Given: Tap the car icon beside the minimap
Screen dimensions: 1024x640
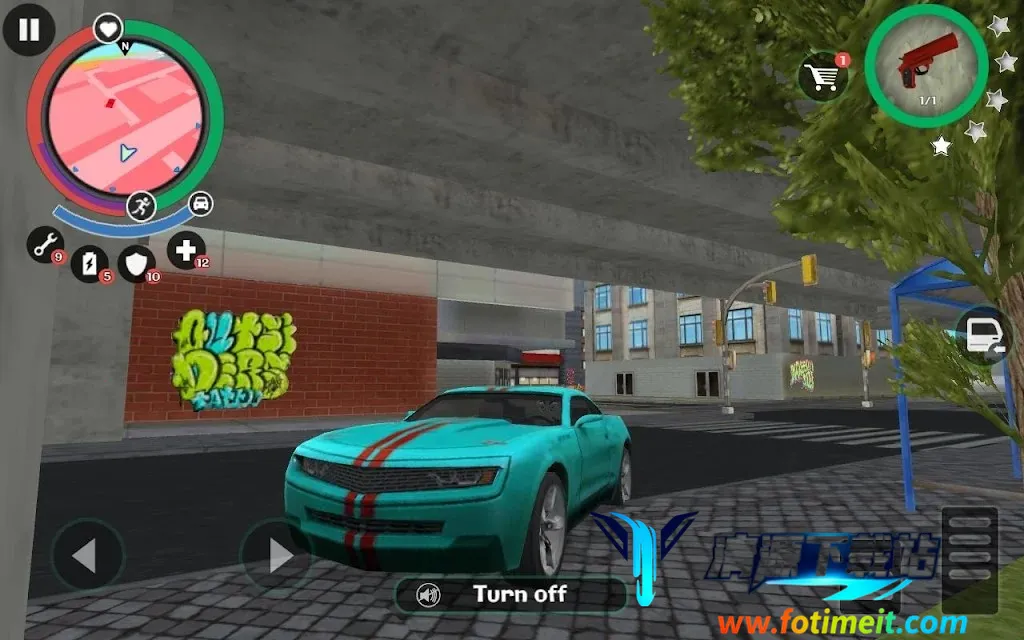Looking at the screenshot, I should [201, 203].
